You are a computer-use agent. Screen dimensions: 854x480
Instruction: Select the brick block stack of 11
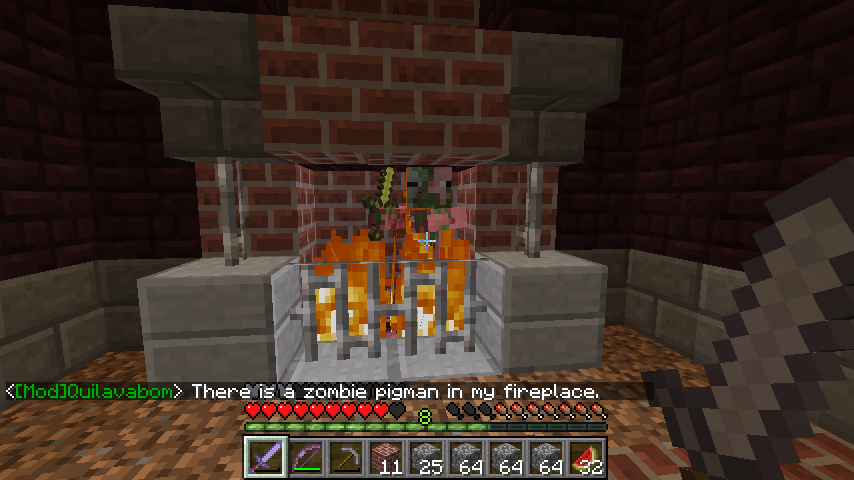[x=386, y=458]
